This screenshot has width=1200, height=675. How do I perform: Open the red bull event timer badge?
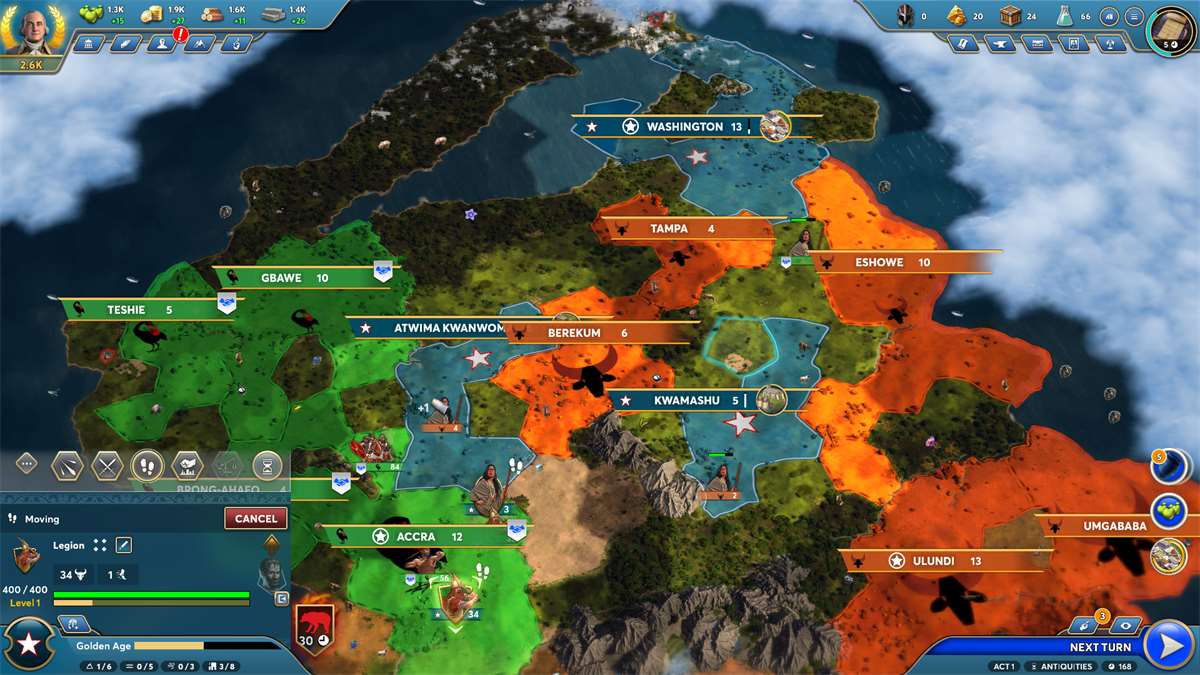(313, 630)
